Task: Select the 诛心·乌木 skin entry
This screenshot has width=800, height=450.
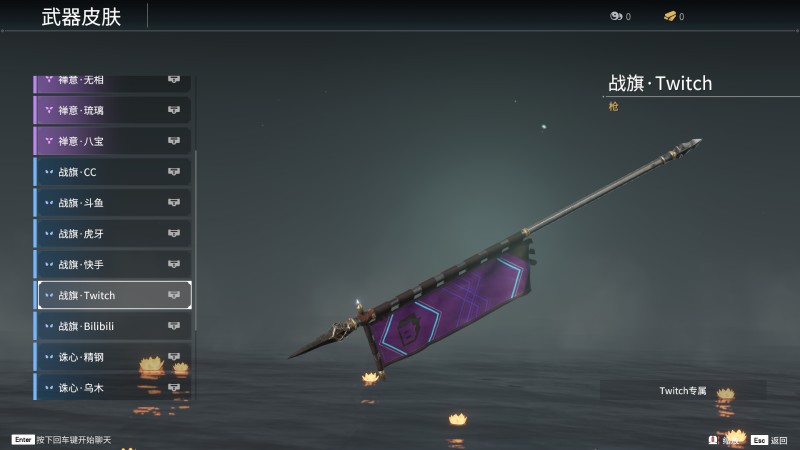Action: point(112,387)
